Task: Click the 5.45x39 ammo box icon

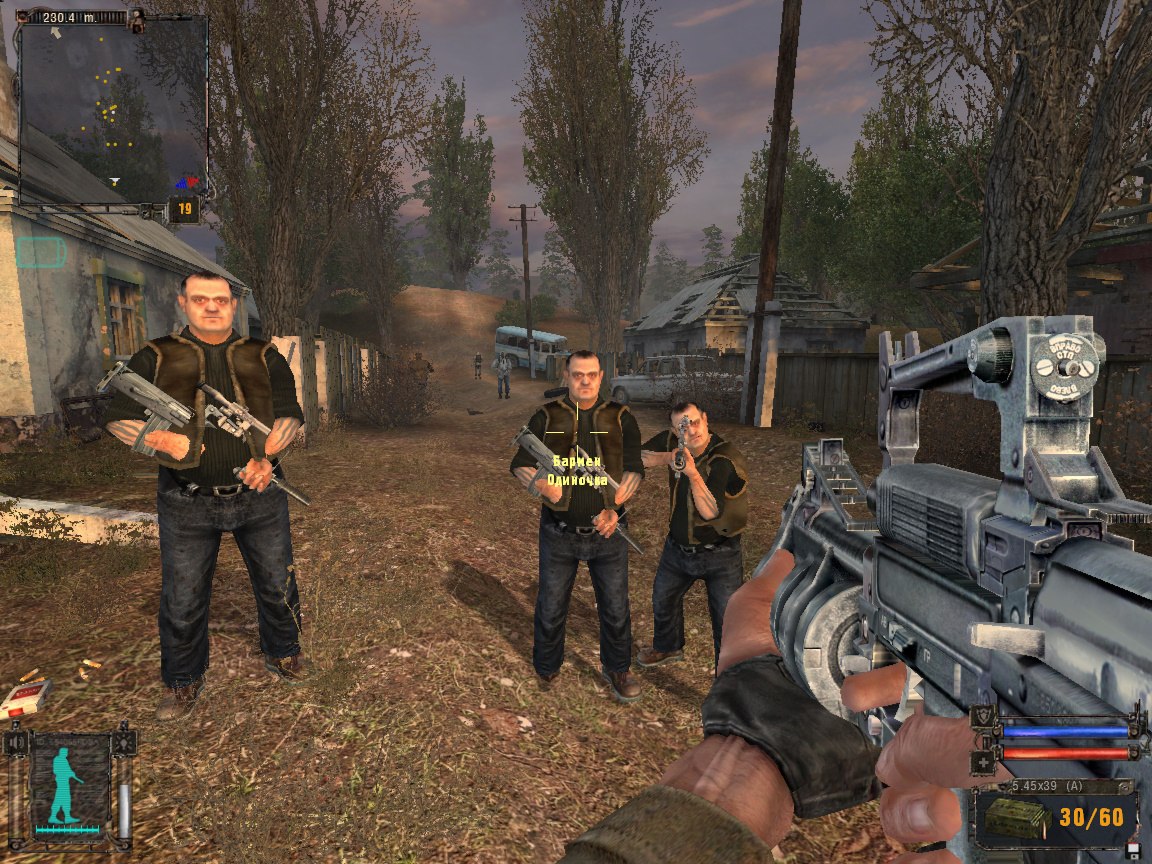Action: pyautogui.click(x=1014, y=817)
